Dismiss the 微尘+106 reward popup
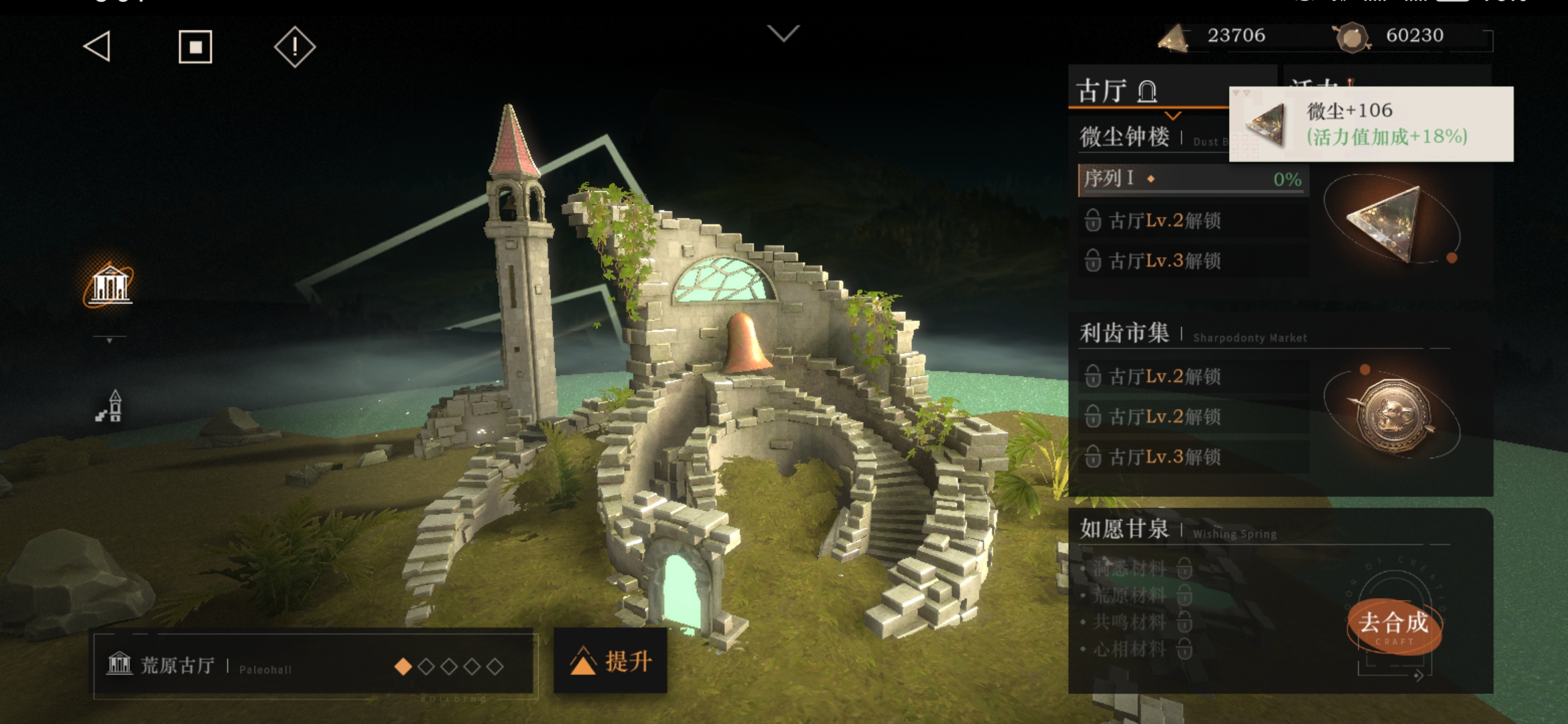This screenshot has height=724, width=1568. point(1370,124)
